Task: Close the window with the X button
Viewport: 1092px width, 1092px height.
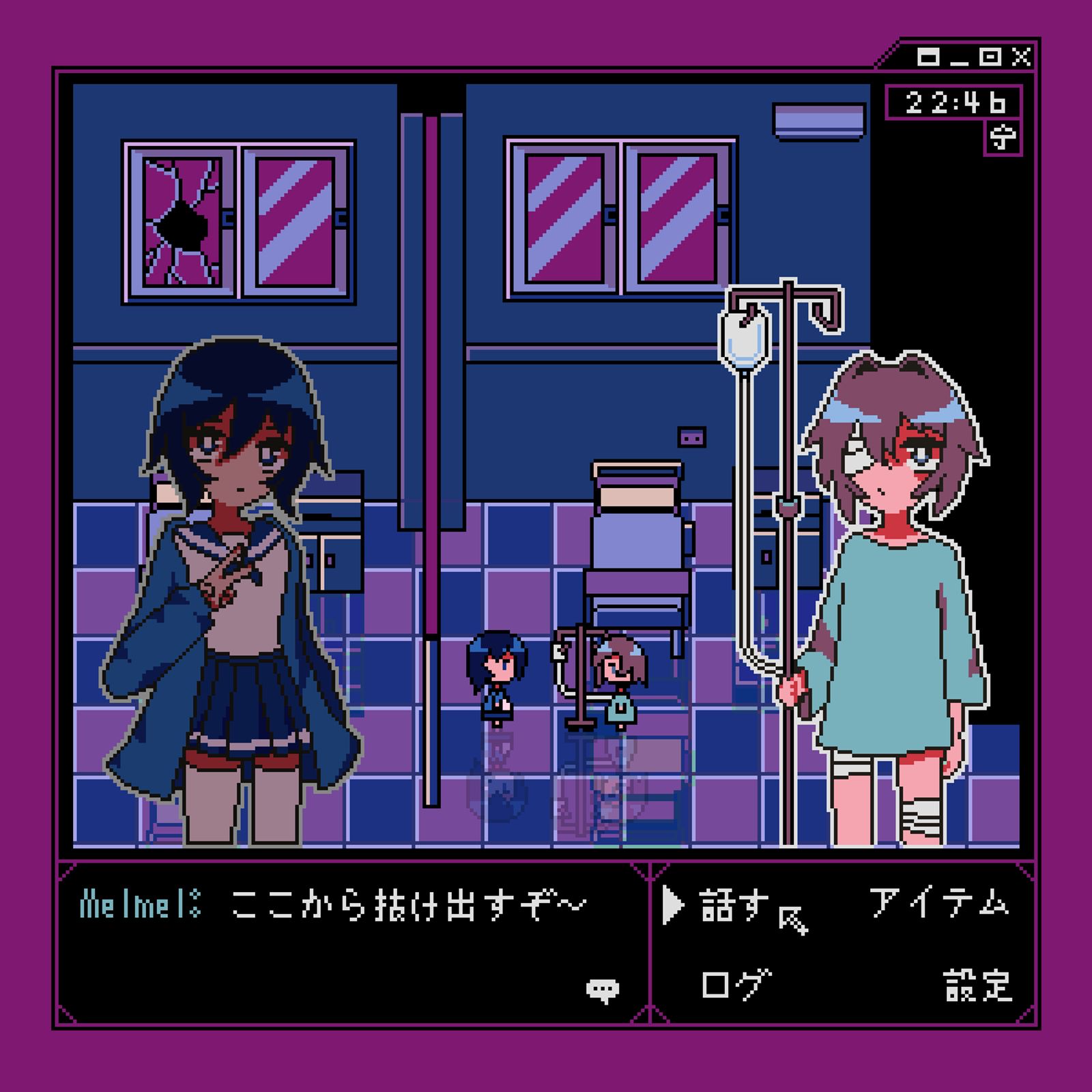Action: pyautogui.click(x=1021, y=57)
